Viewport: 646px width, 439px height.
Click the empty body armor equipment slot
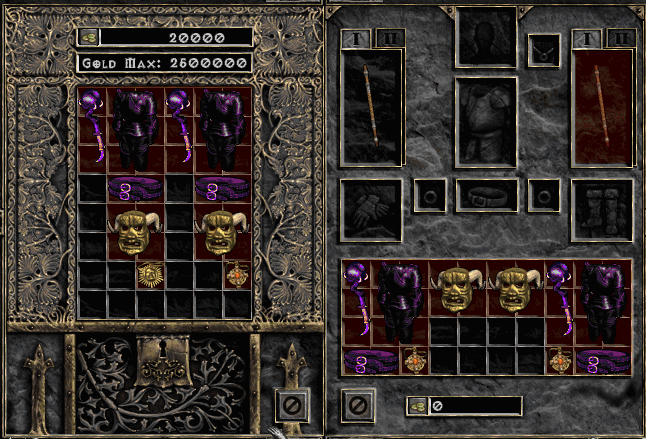[x=486, y=122]
